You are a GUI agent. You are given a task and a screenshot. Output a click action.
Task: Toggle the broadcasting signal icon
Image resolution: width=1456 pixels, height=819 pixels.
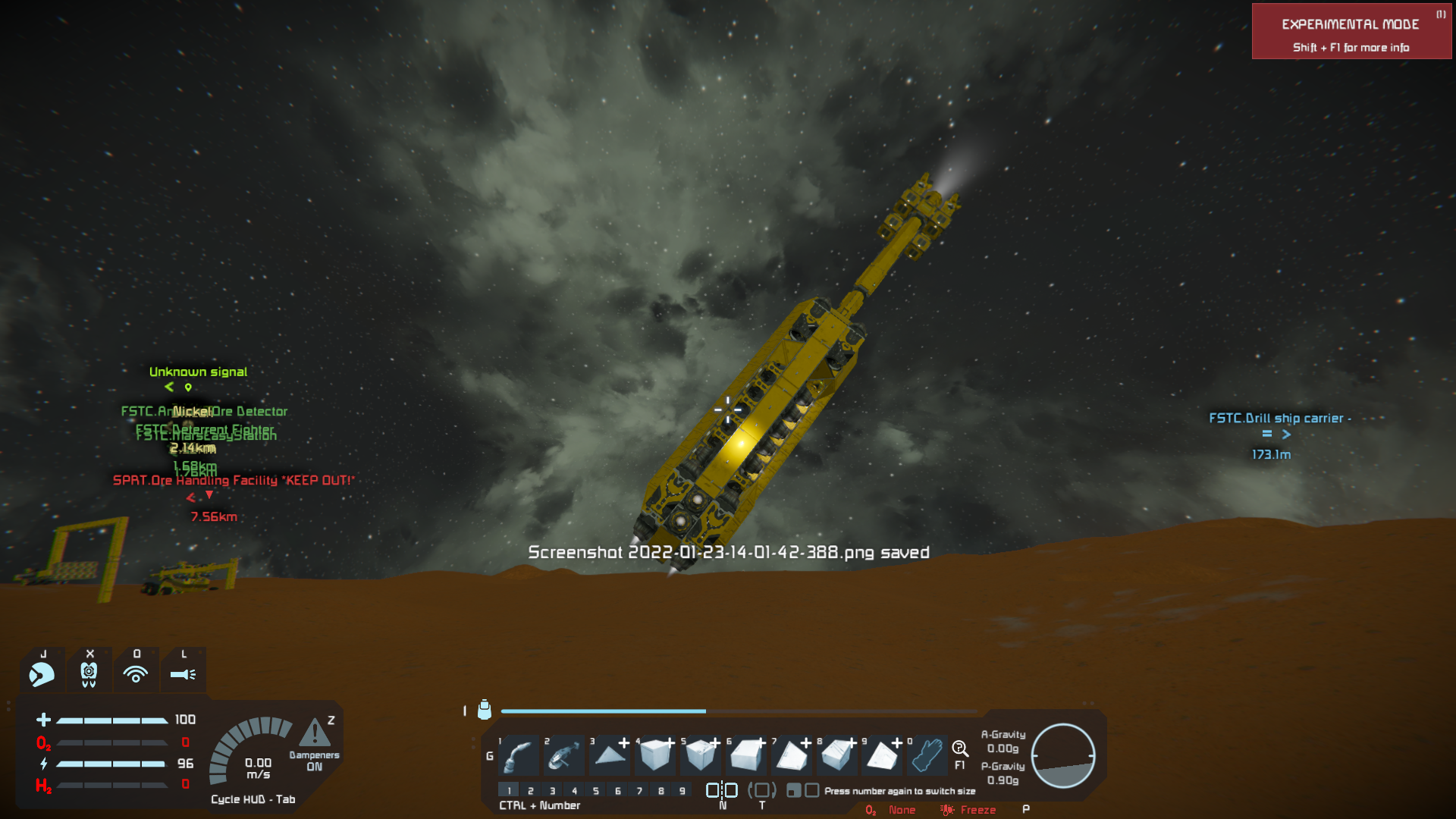(x=136, y=673)
